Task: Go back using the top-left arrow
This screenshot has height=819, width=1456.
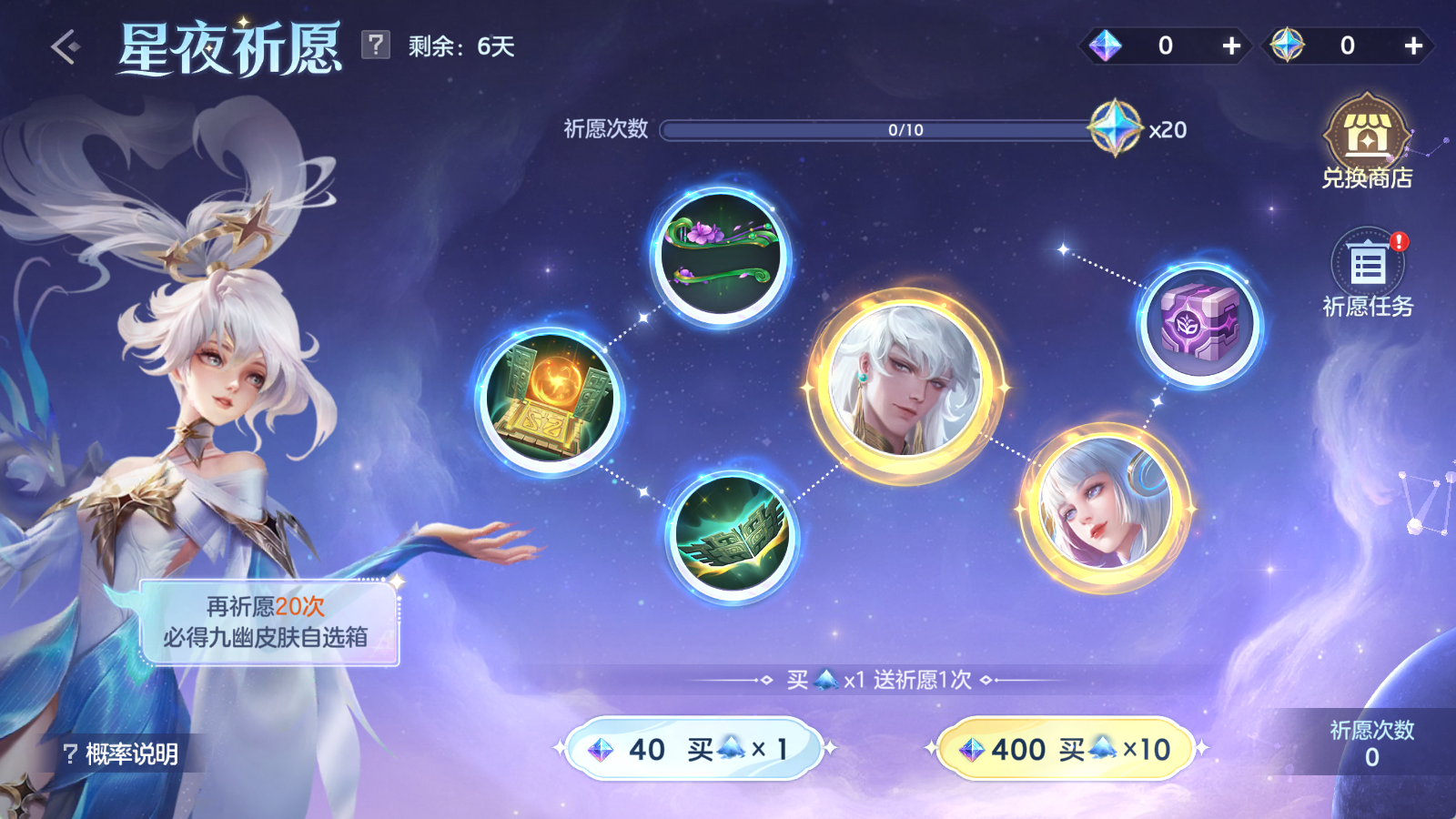Action: click(x=66, y=47)
